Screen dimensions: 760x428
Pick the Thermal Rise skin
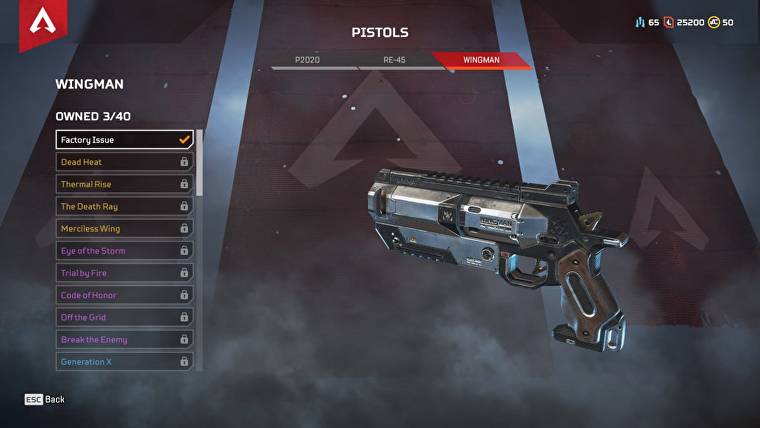pyautogui.click(x=124, y=184)
